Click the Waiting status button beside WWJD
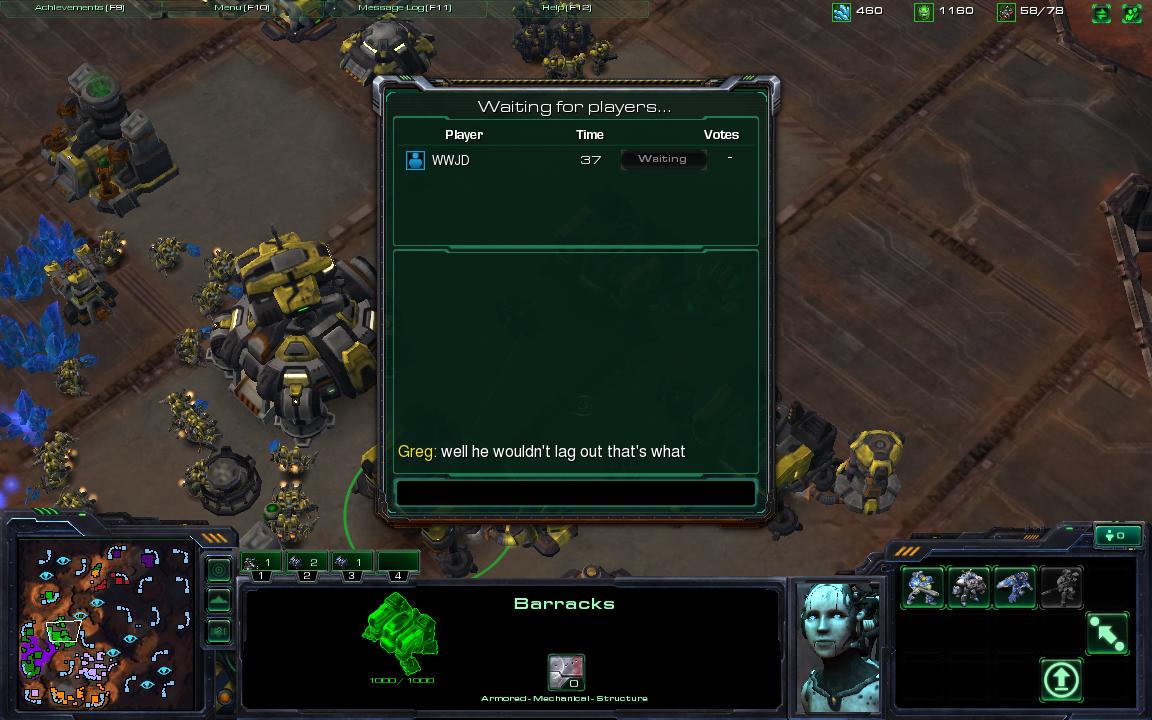 (x=663, y=159)
